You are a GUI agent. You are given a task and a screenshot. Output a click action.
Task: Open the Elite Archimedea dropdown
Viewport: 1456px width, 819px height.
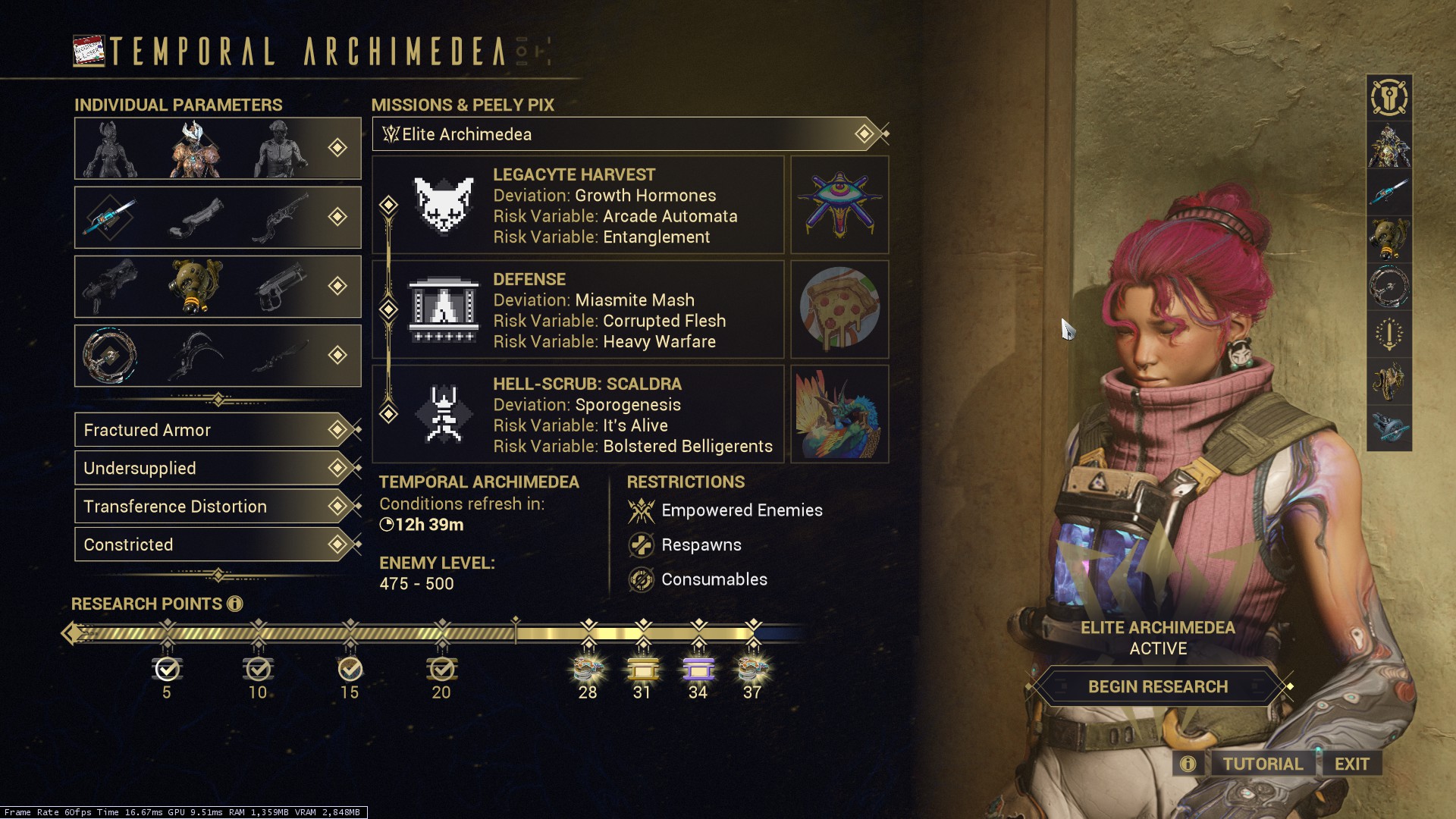(x=629, y=134)
